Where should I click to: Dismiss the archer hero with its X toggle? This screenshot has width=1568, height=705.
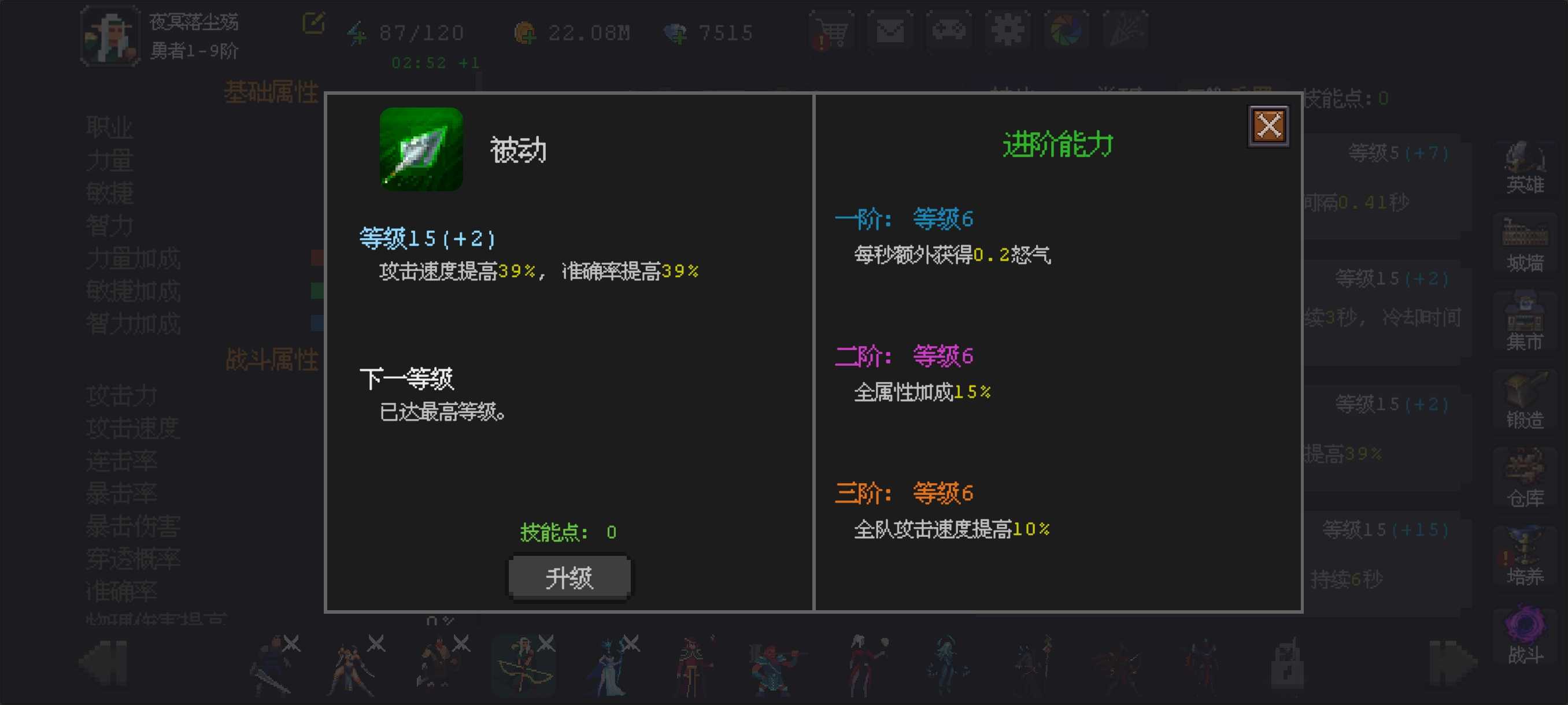click(x=546, y=642)
